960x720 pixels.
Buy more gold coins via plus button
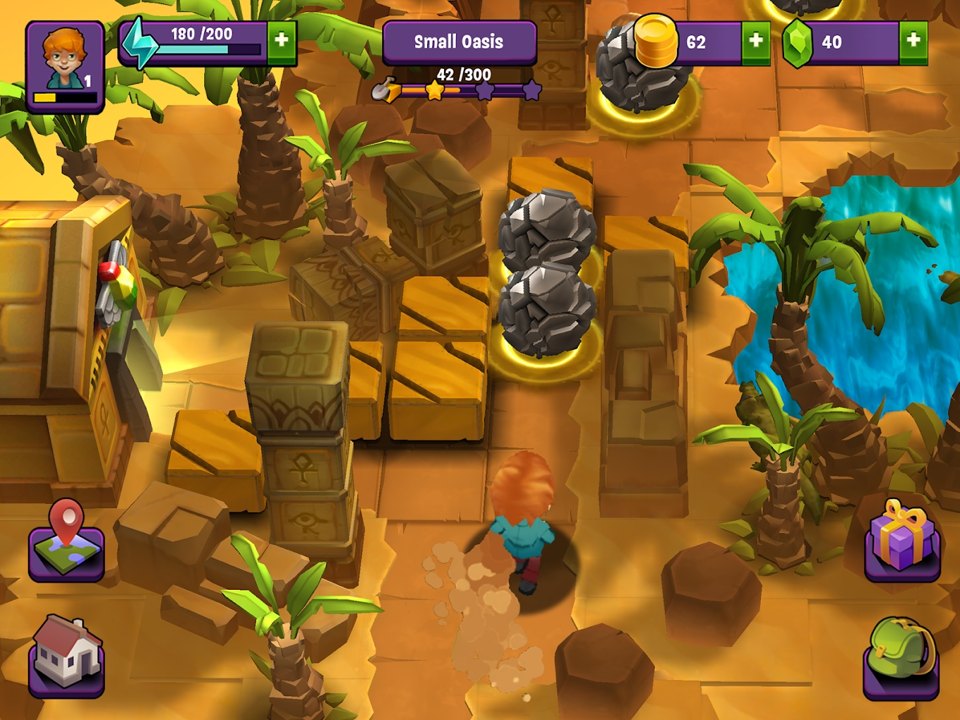tap(755, 42)
